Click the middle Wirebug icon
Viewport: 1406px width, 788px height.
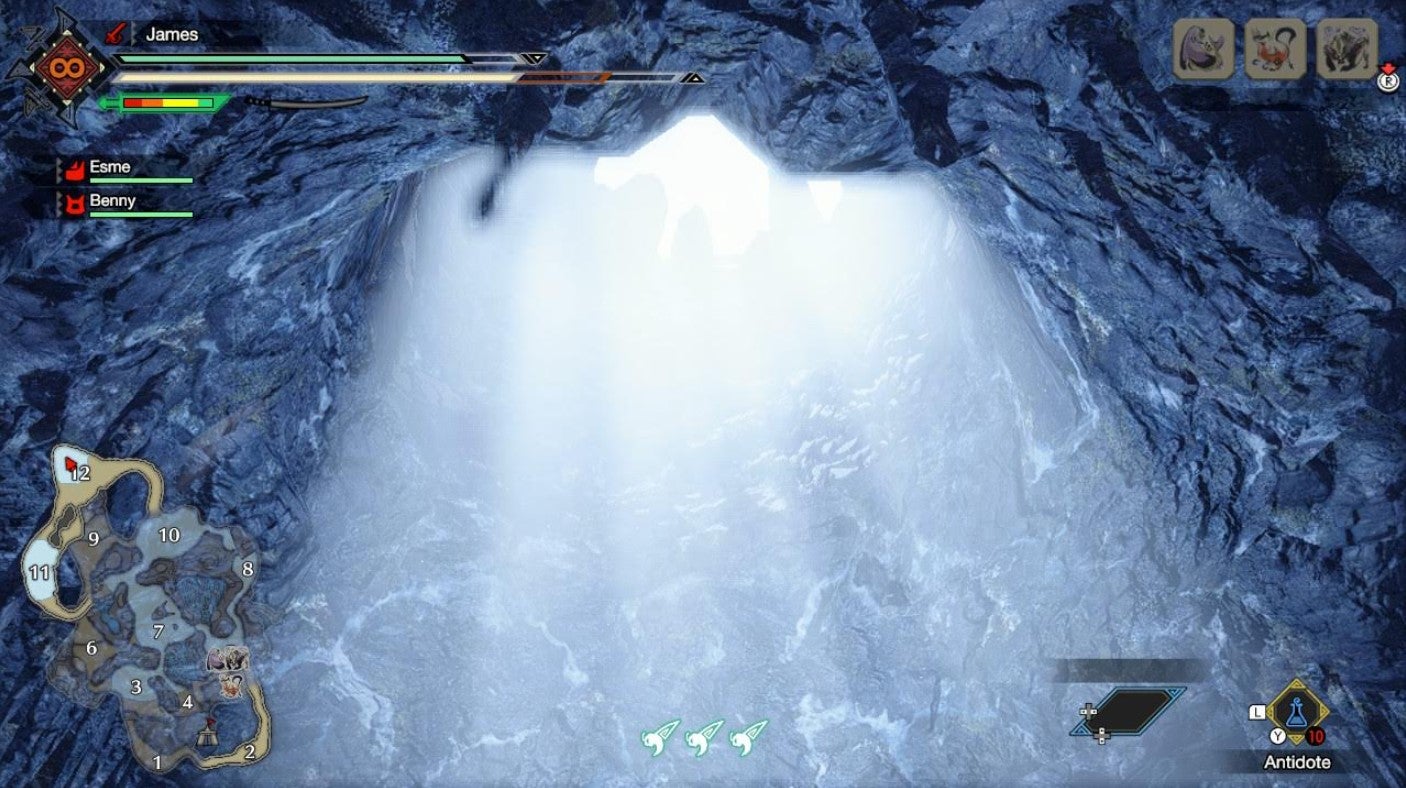[x=704, y=740]
